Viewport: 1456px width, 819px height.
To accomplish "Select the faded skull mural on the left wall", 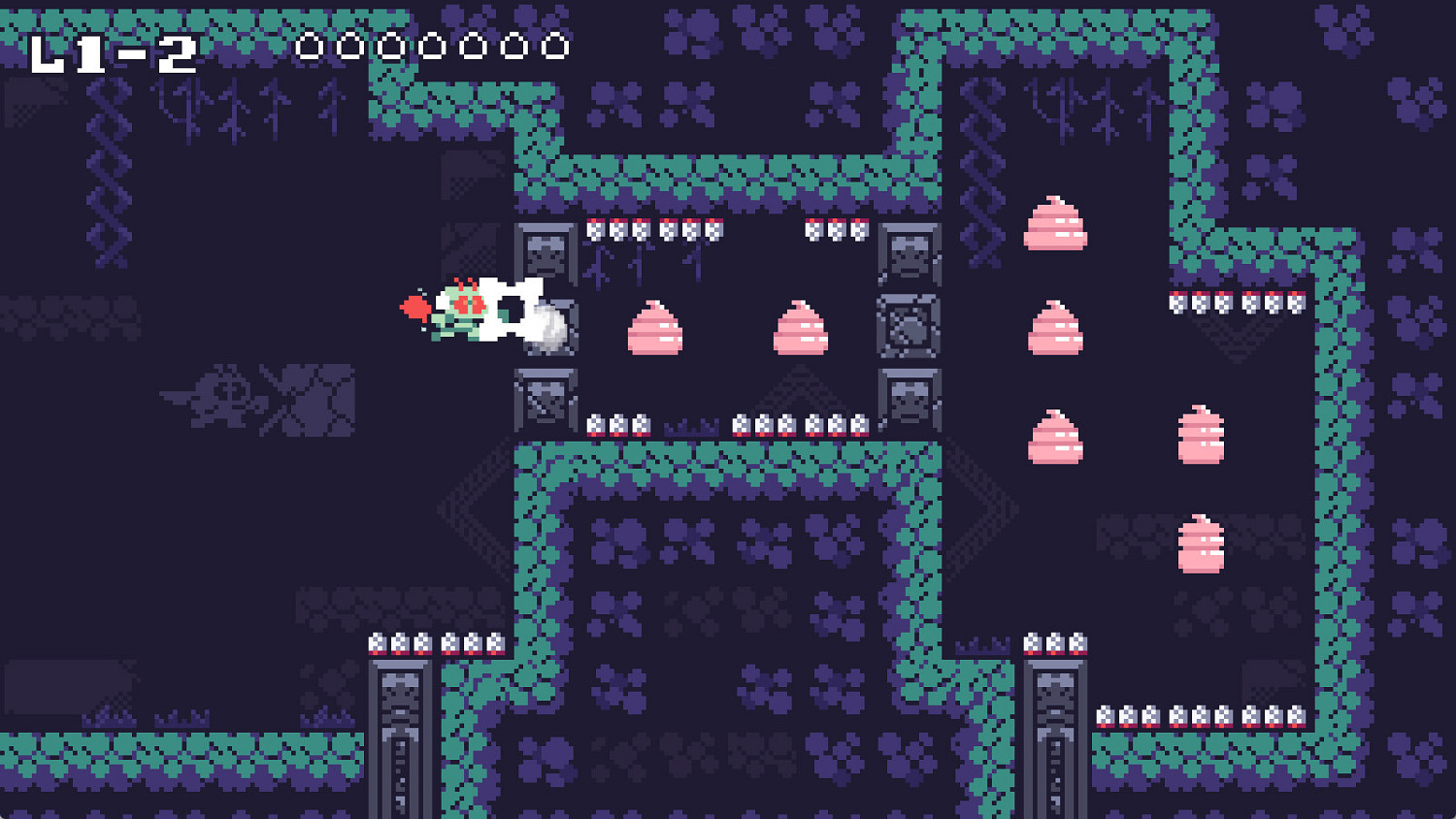I will 223,398.
